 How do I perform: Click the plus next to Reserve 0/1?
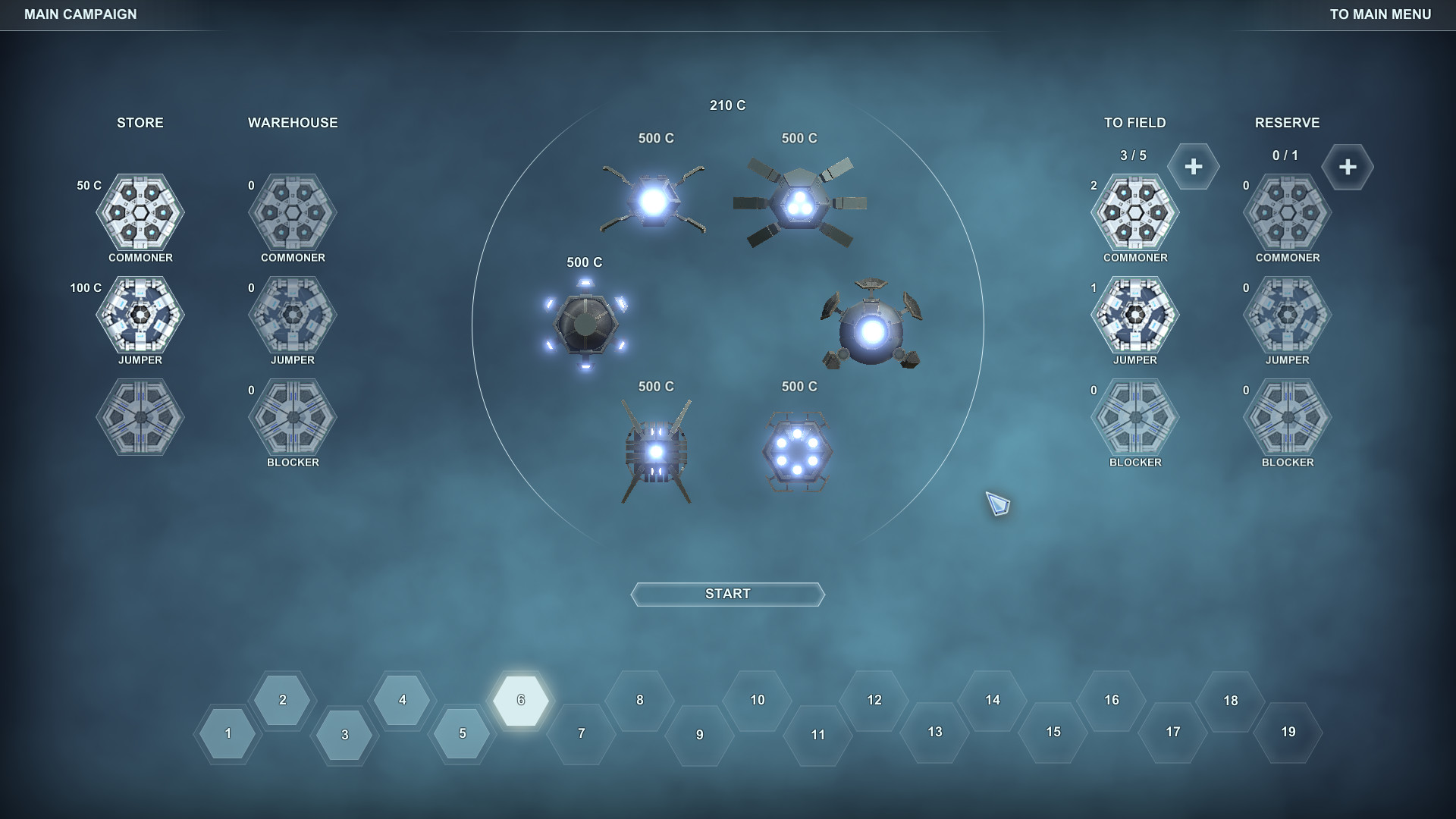1348,166
